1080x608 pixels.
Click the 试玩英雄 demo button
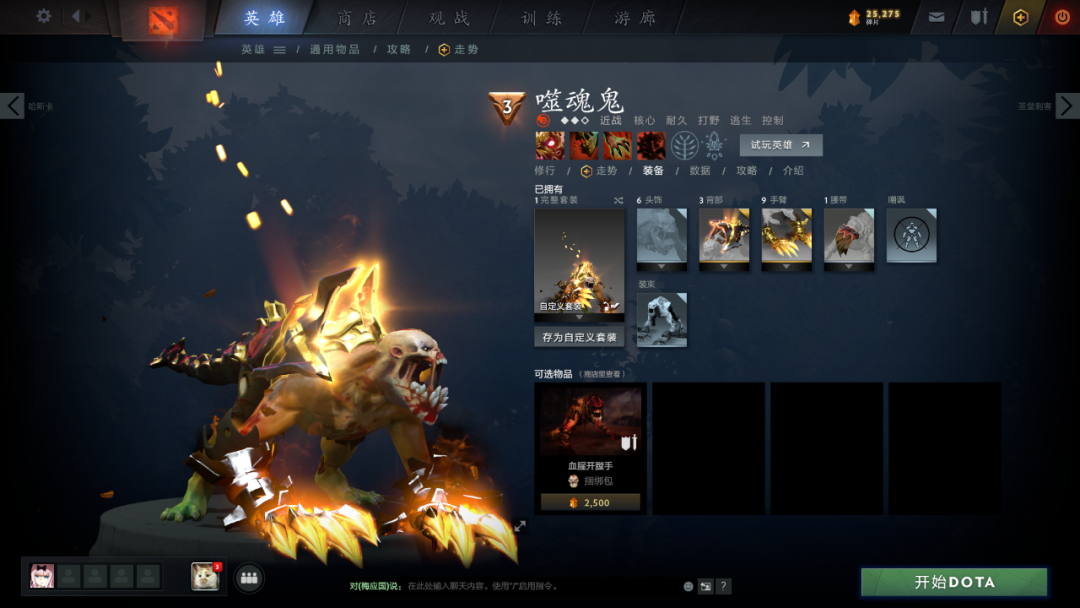pyautogui.click(x=781, y=145)
